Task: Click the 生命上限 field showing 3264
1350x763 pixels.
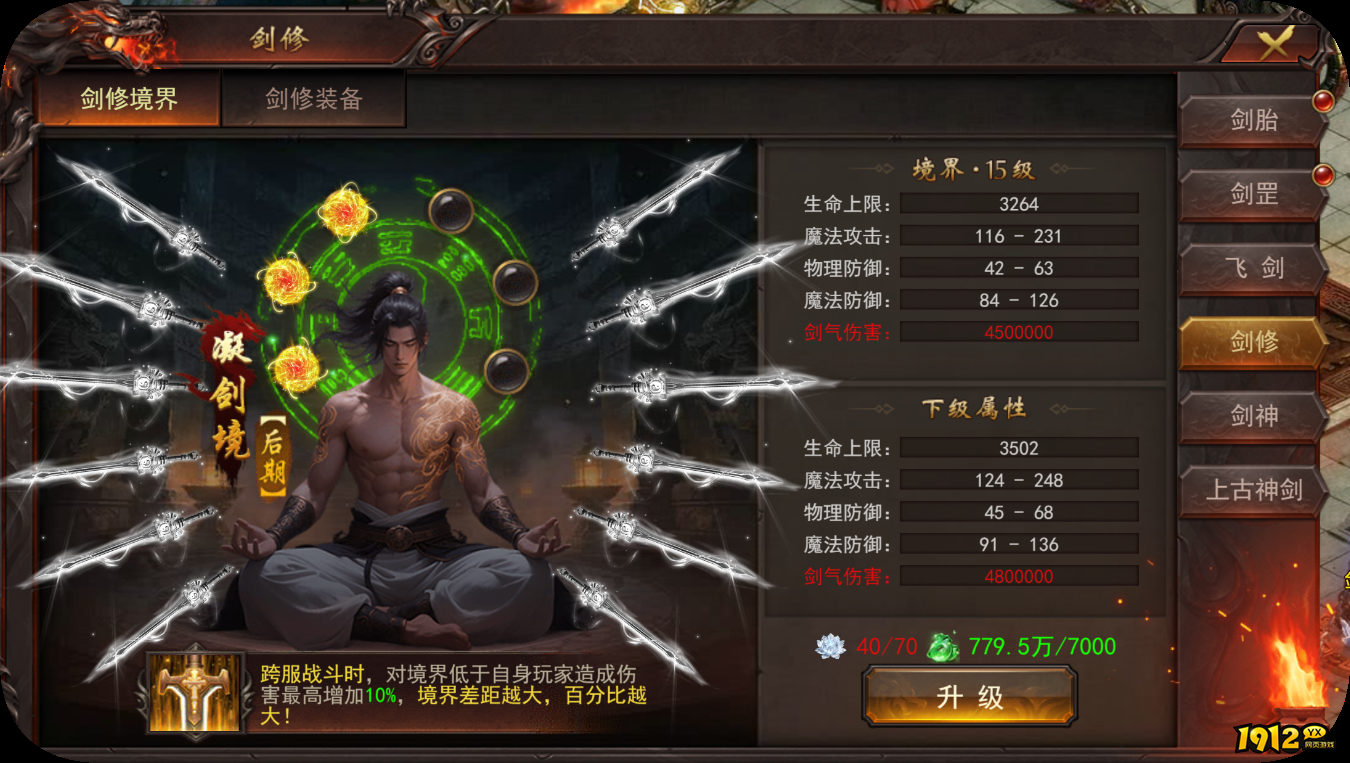Action: tap(1018, 204)
